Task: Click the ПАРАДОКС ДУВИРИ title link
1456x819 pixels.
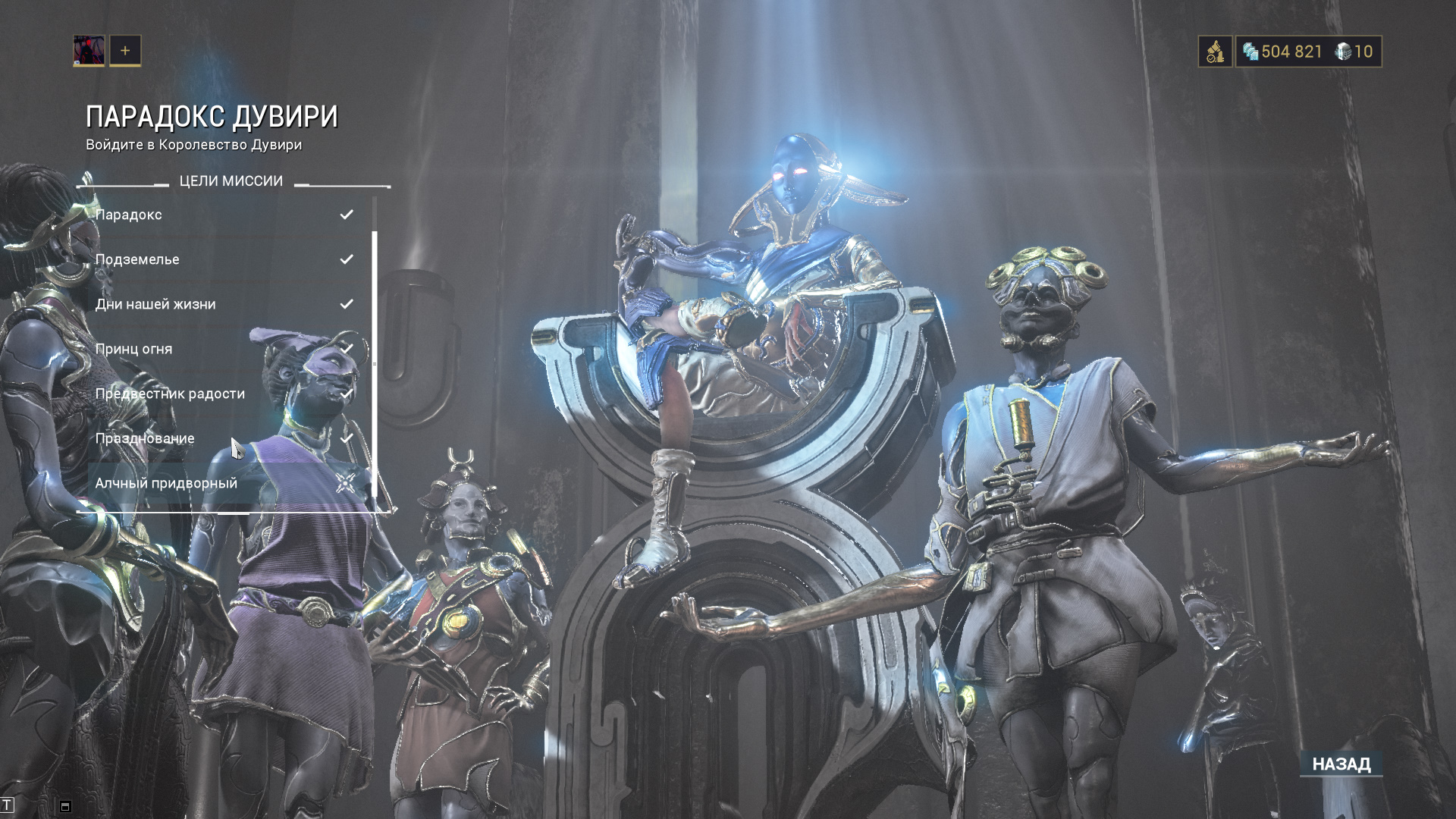Action: point(213,115)
